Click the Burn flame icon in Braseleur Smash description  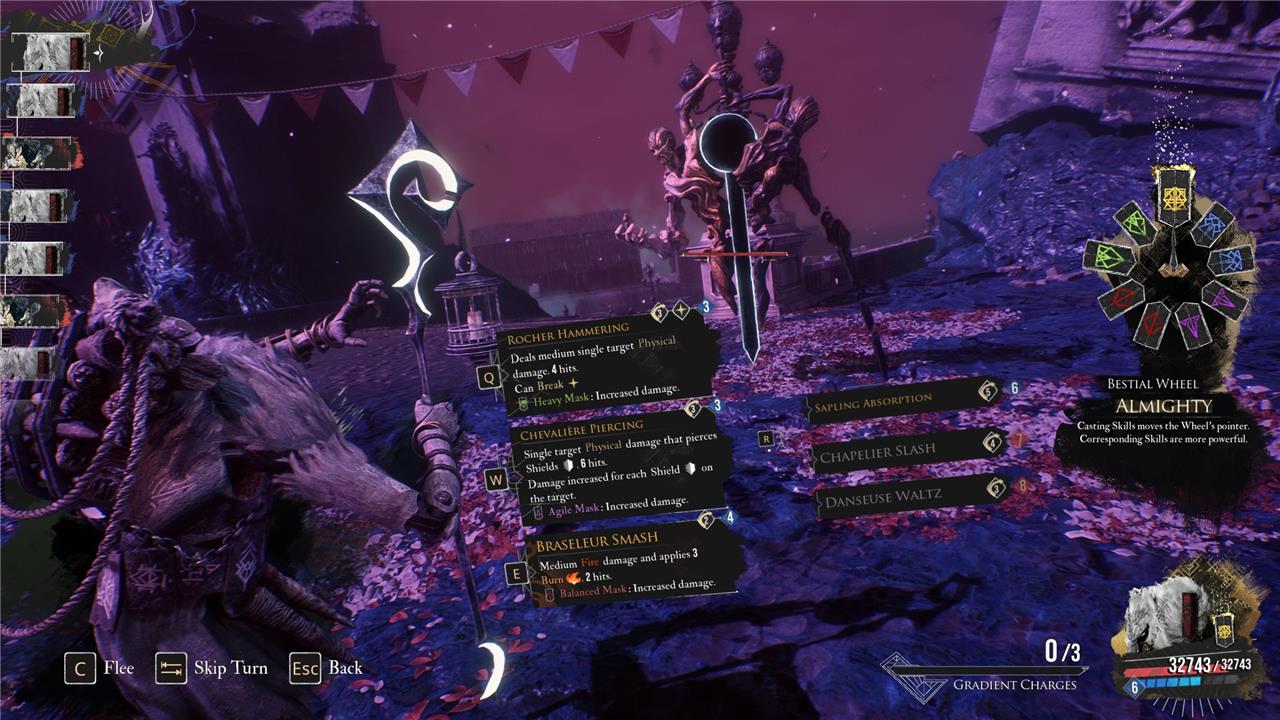tap(573, 577)
